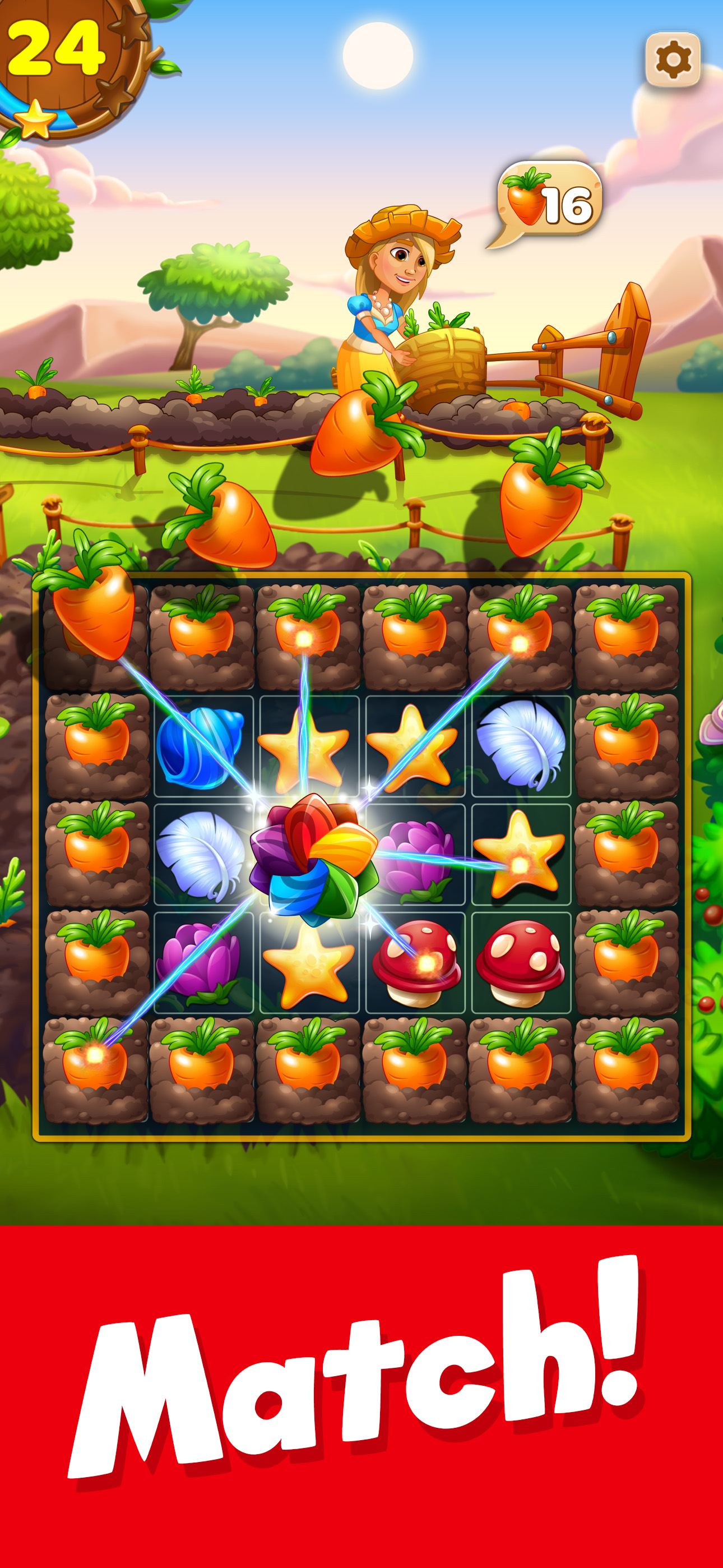Click the glowing carrot tile in the top row

pos(304,627)
